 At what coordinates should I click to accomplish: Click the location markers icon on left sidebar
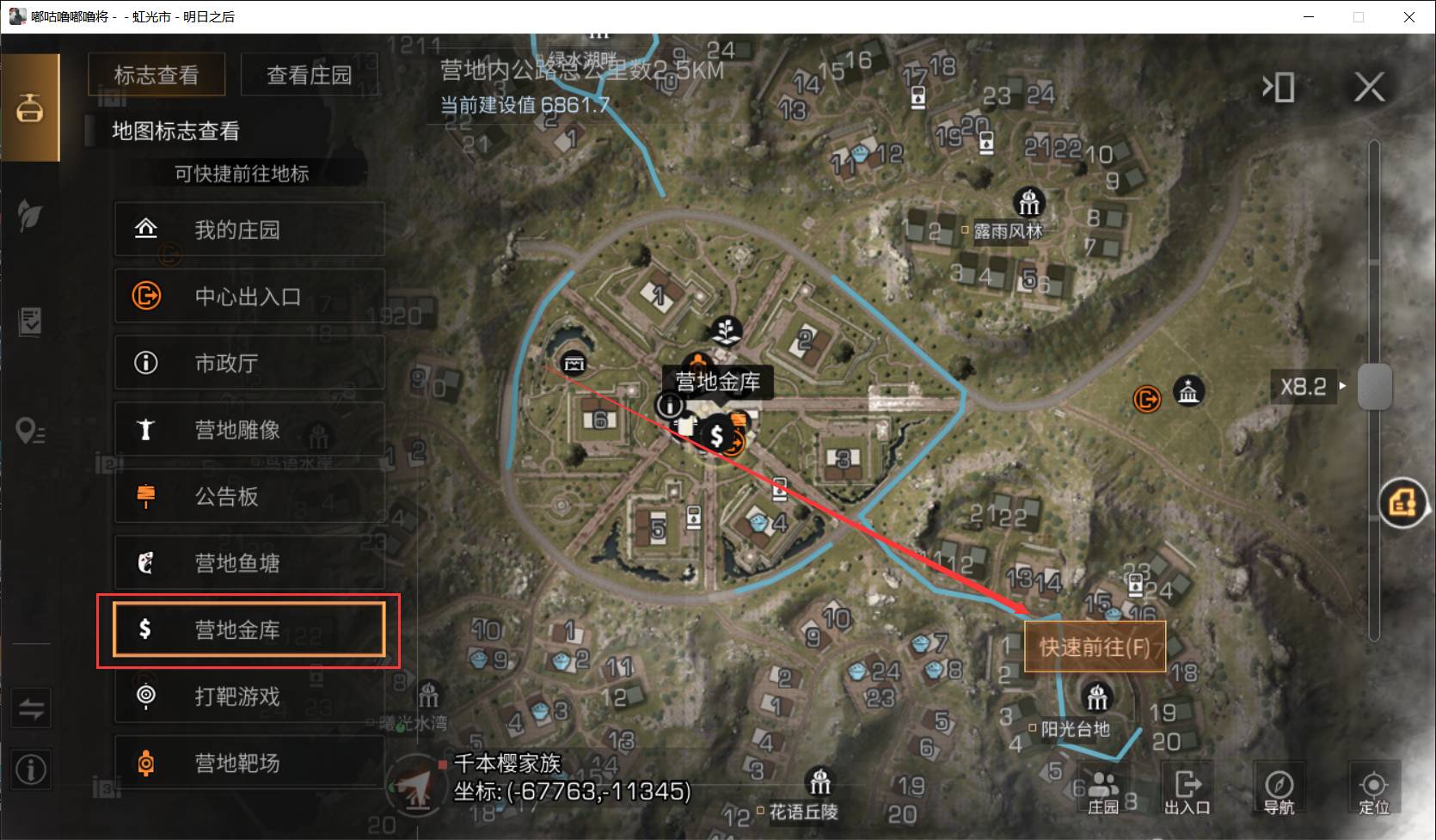(x=31, y=431)
